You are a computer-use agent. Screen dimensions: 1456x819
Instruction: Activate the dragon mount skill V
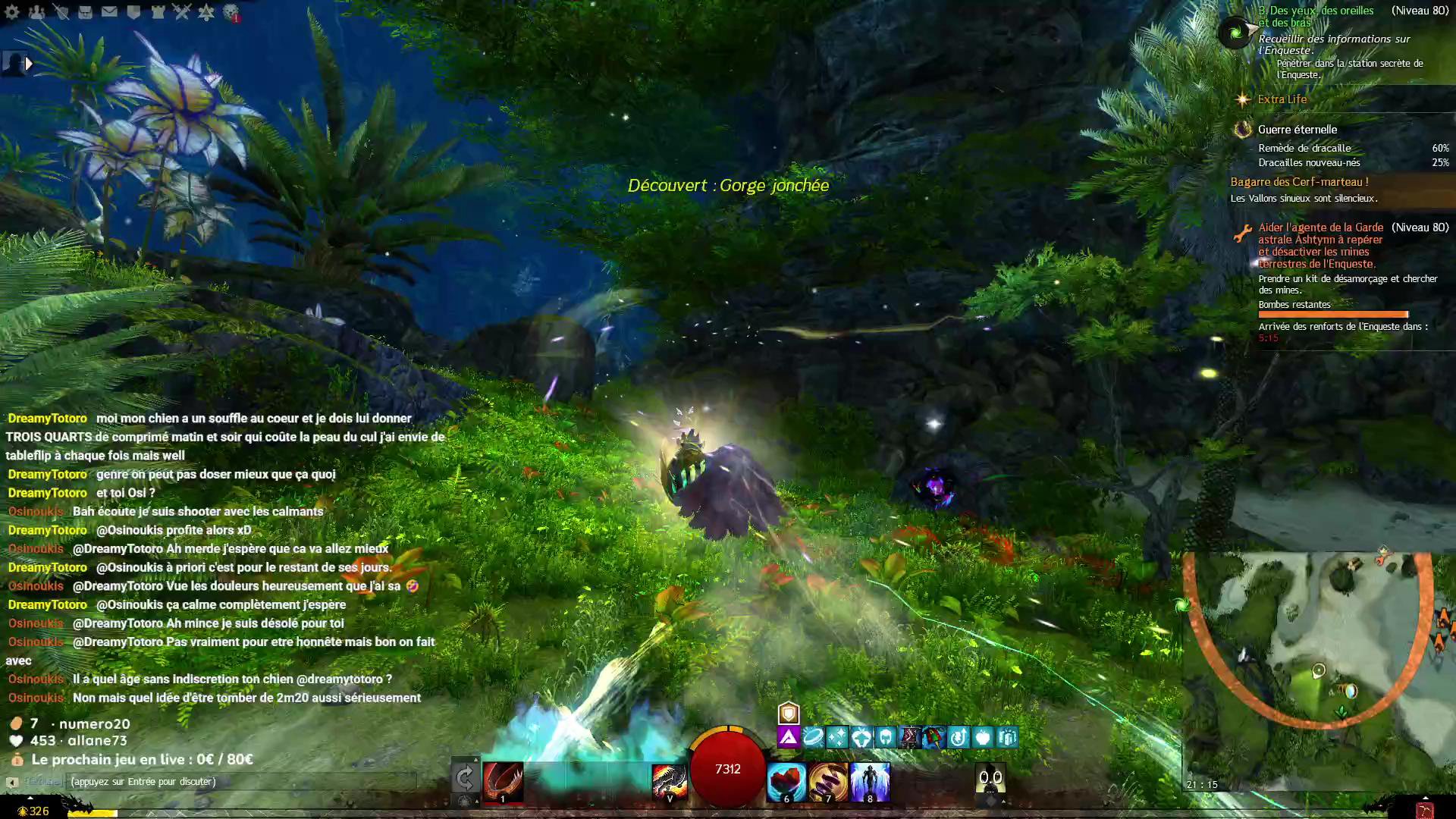(669, 781)
